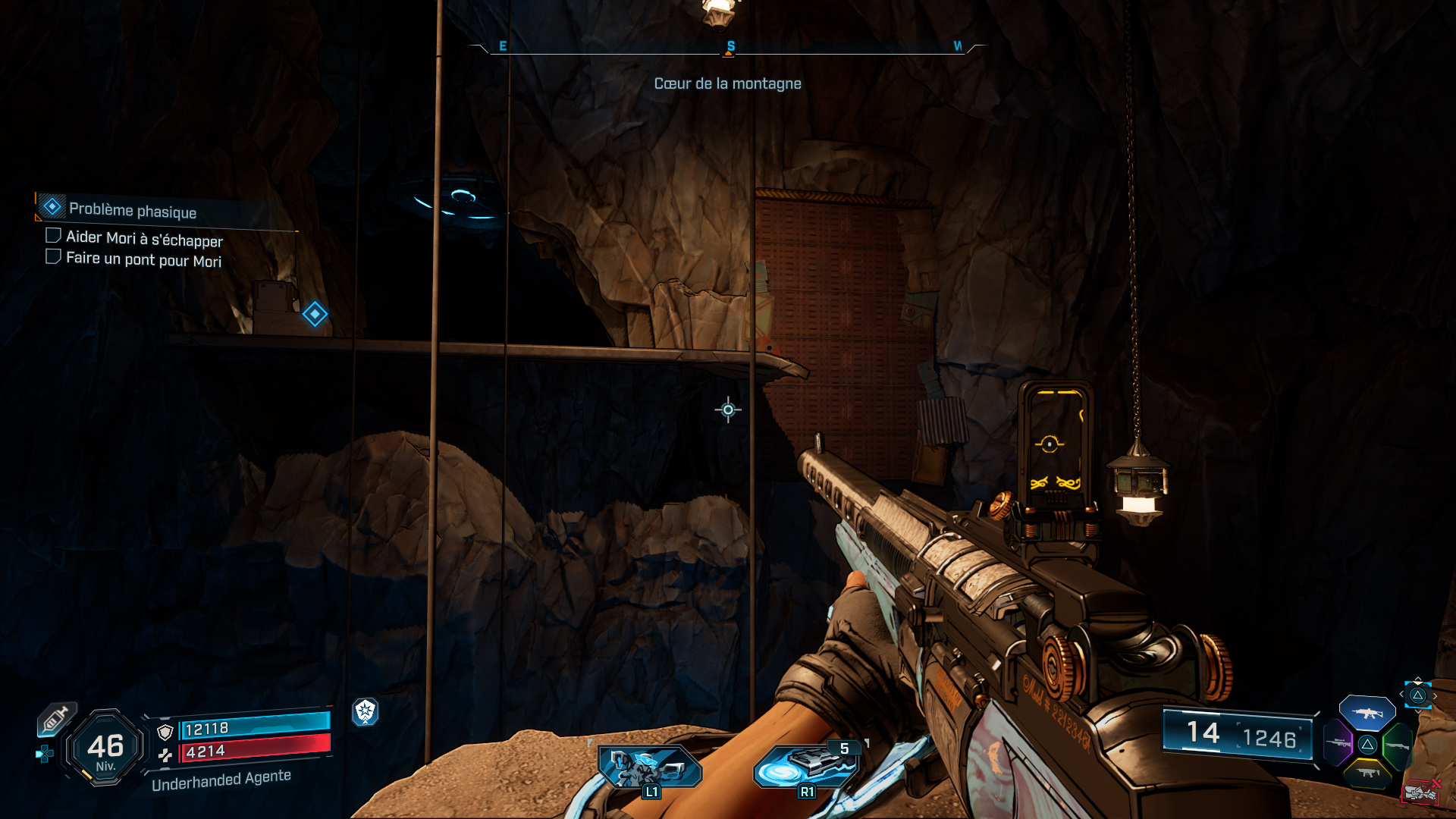Click the red crossed-out vehicle icon

coord(1420,792)
